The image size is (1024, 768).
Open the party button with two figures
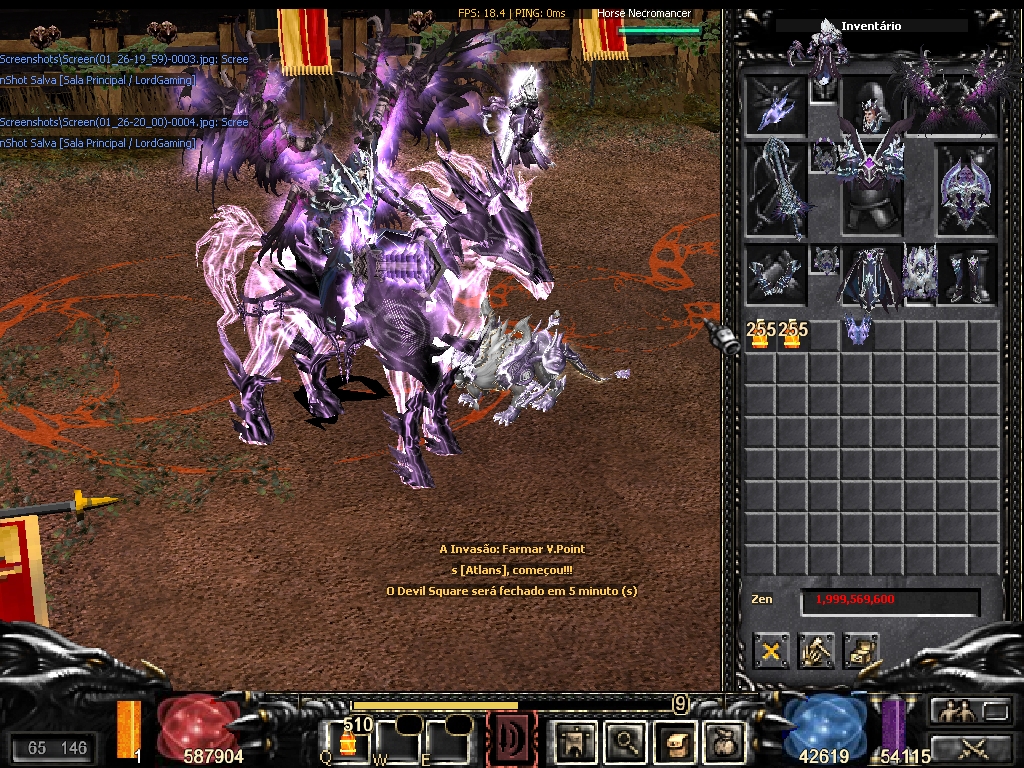pyautogui.click(x=953, y=711)
